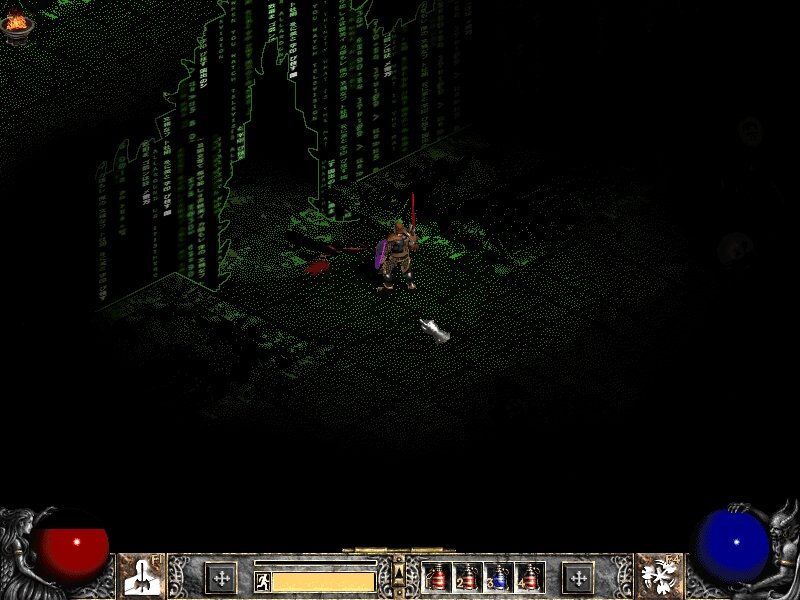Viewport: 800px width, 600px height.
Task: Consume the red healing potion in belt slot 4
Action: click(530, 577)
